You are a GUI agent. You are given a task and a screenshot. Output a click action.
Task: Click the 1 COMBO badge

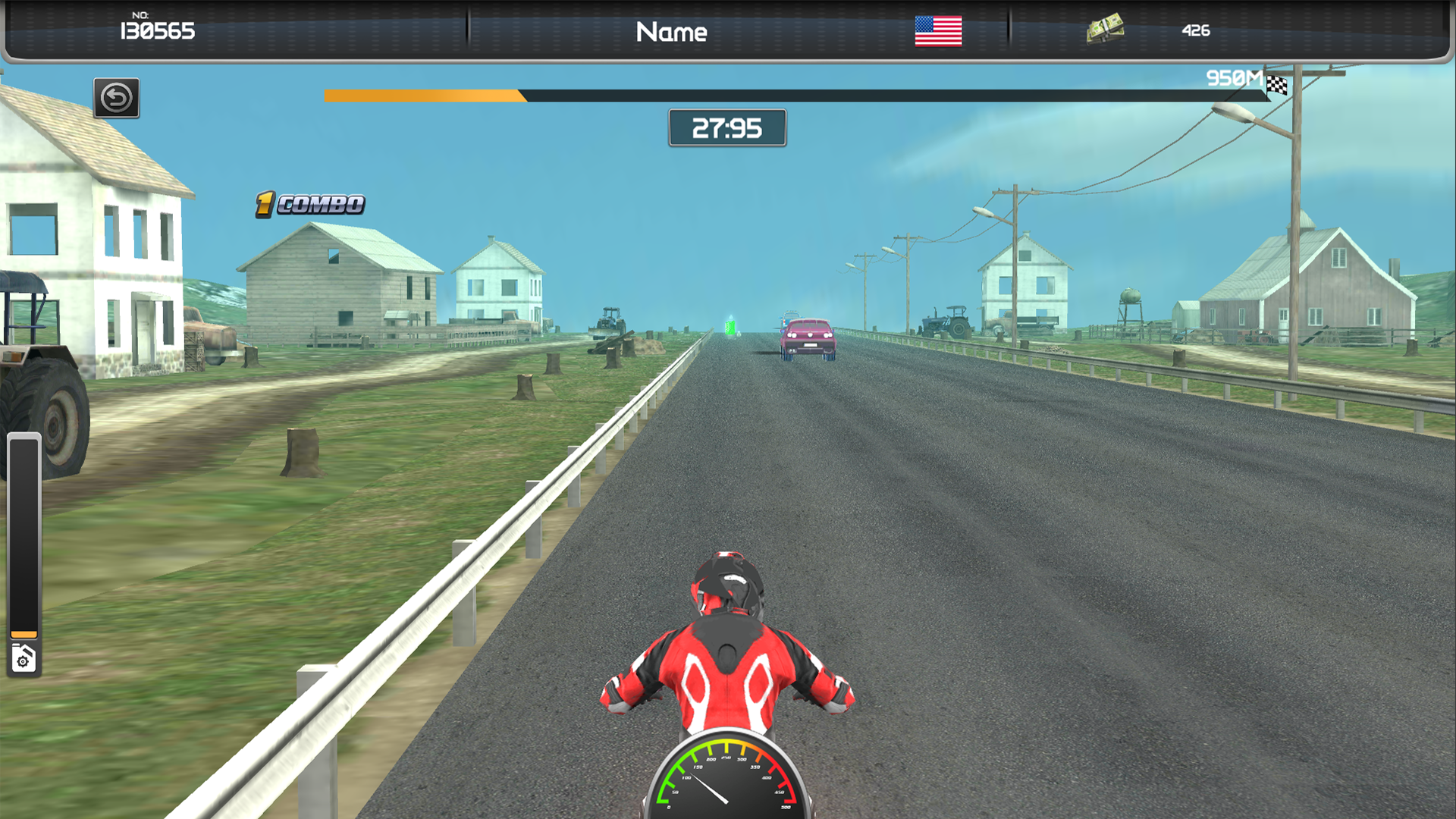pyautogui.click(x=307, y=202)
